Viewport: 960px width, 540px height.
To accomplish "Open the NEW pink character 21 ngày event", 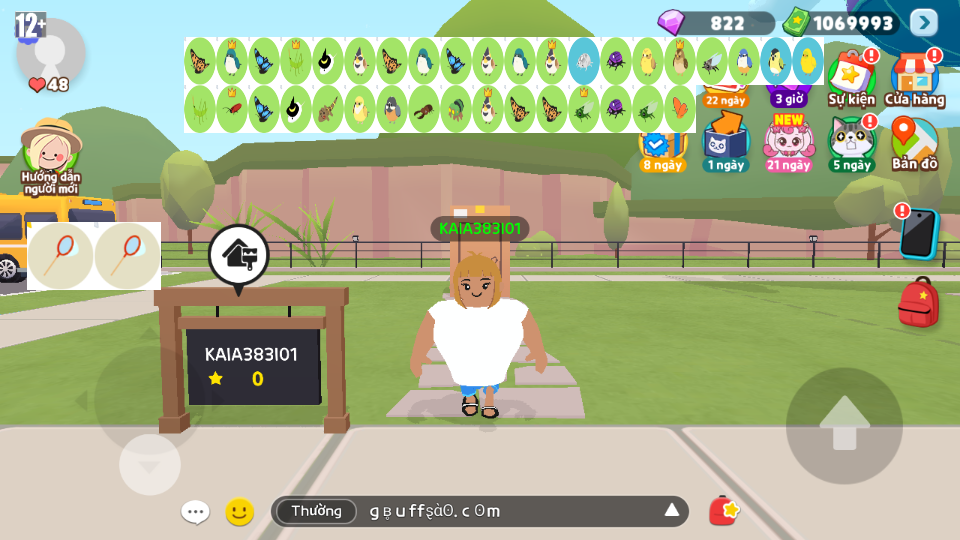I will tap(788, 143).
